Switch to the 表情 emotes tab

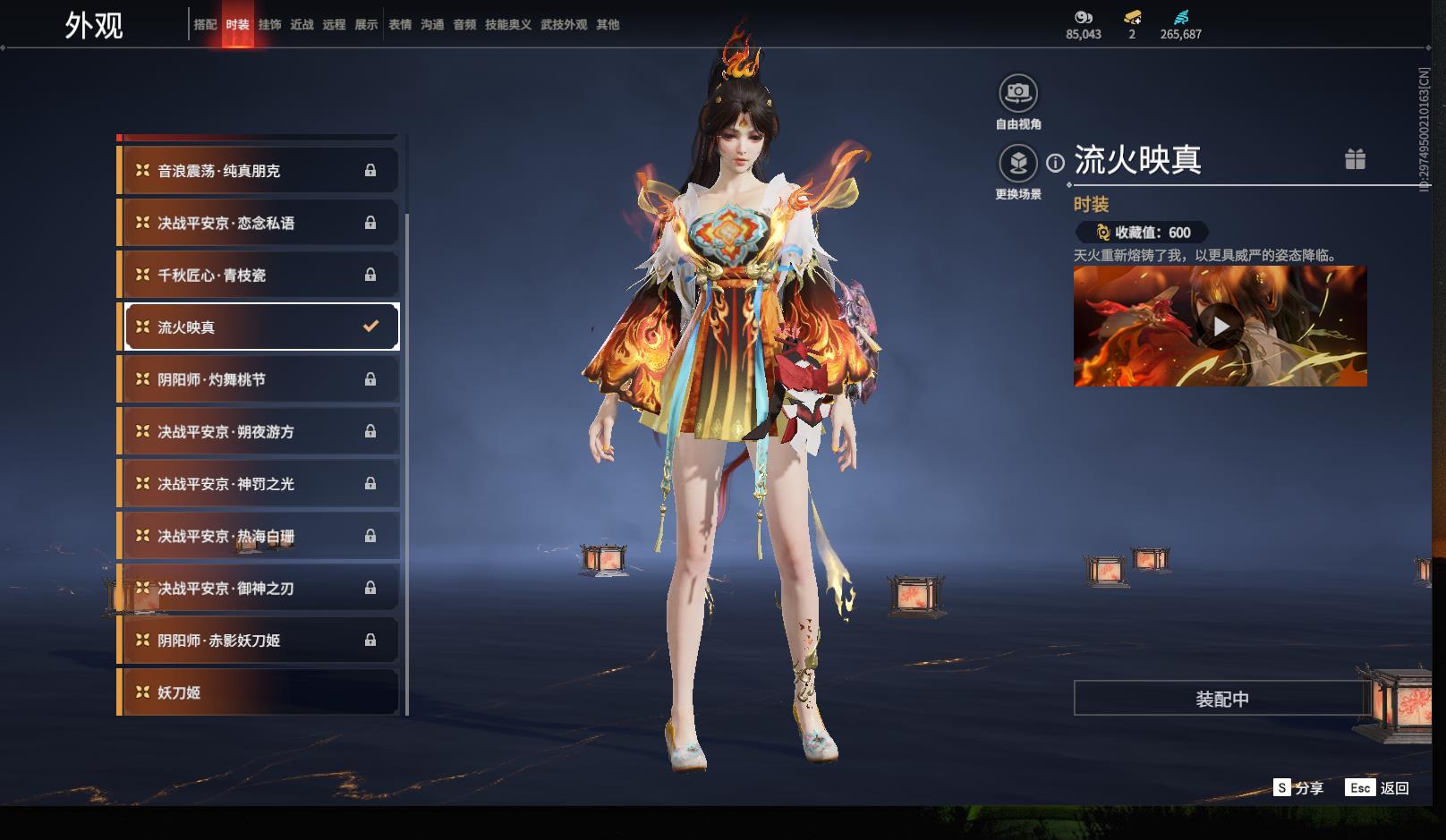point(400,25)
